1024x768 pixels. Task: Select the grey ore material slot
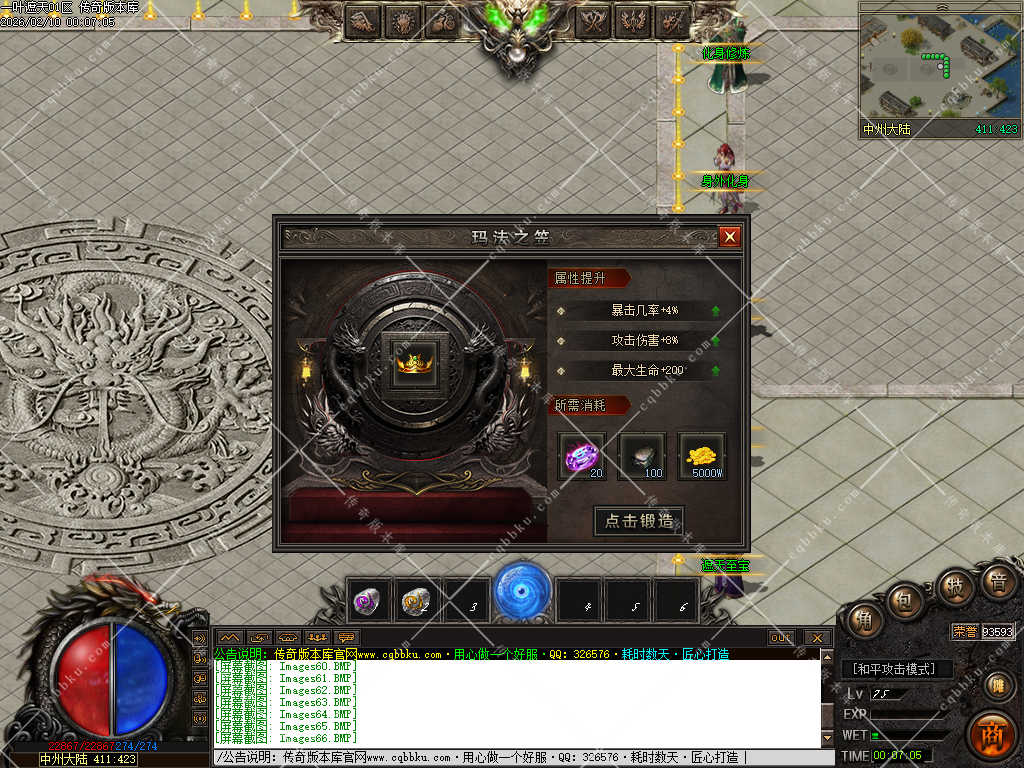coord(642,456)
